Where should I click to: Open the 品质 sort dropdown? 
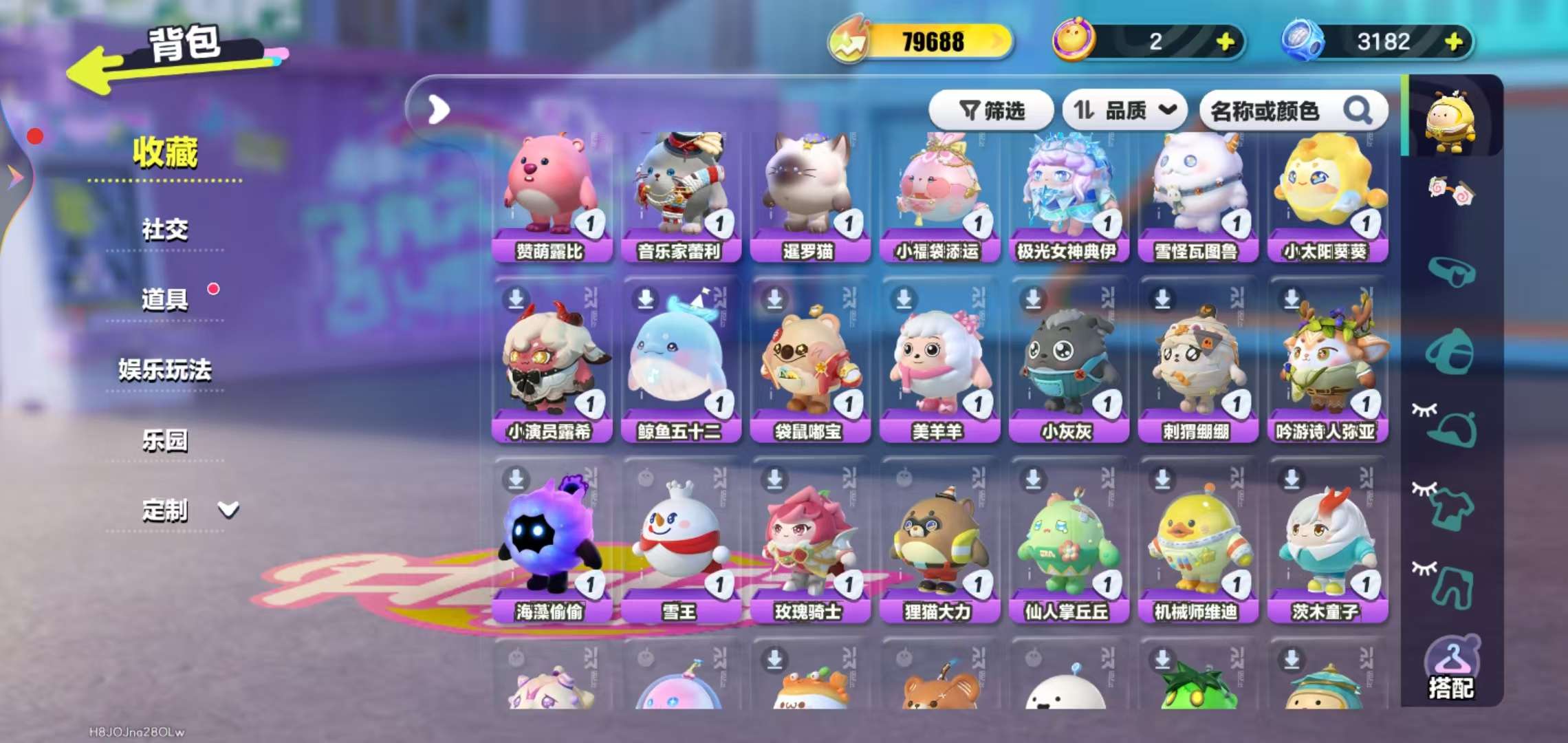1124,110
